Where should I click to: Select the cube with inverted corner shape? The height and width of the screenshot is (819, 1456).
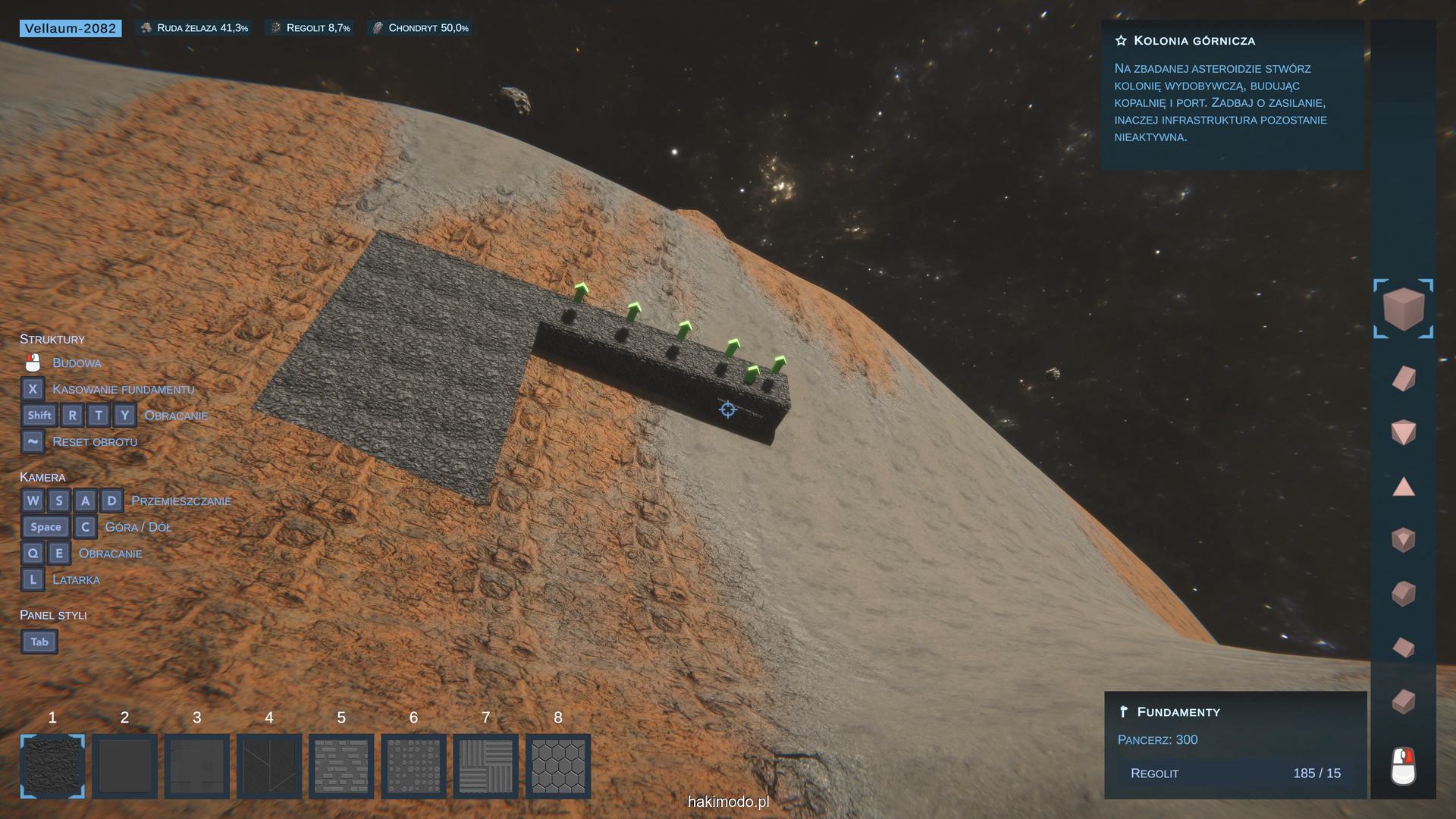(x=1404, y=540)
